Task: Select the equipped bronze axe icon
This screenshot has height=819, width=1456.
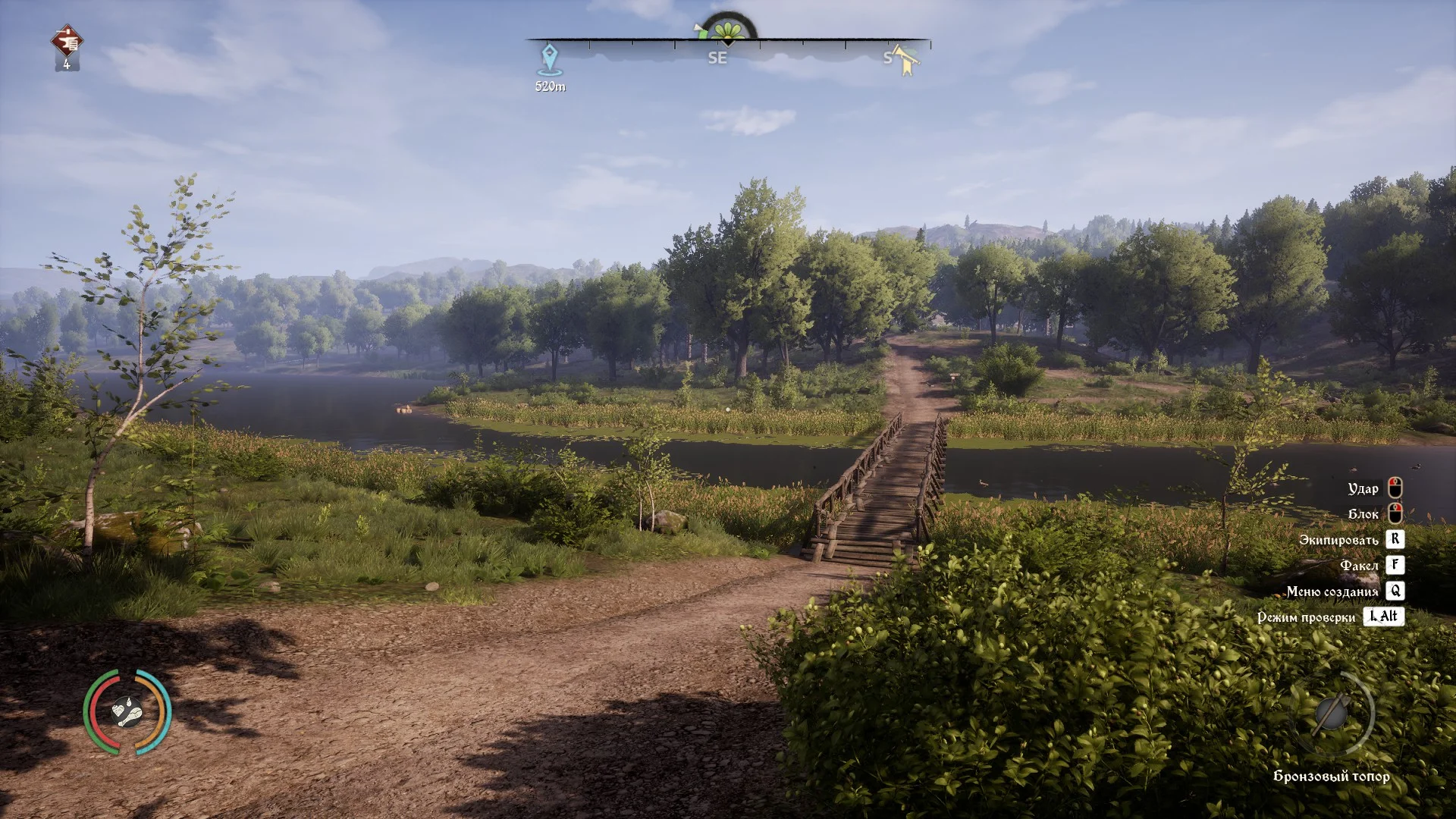Action: coord(1330,714)
